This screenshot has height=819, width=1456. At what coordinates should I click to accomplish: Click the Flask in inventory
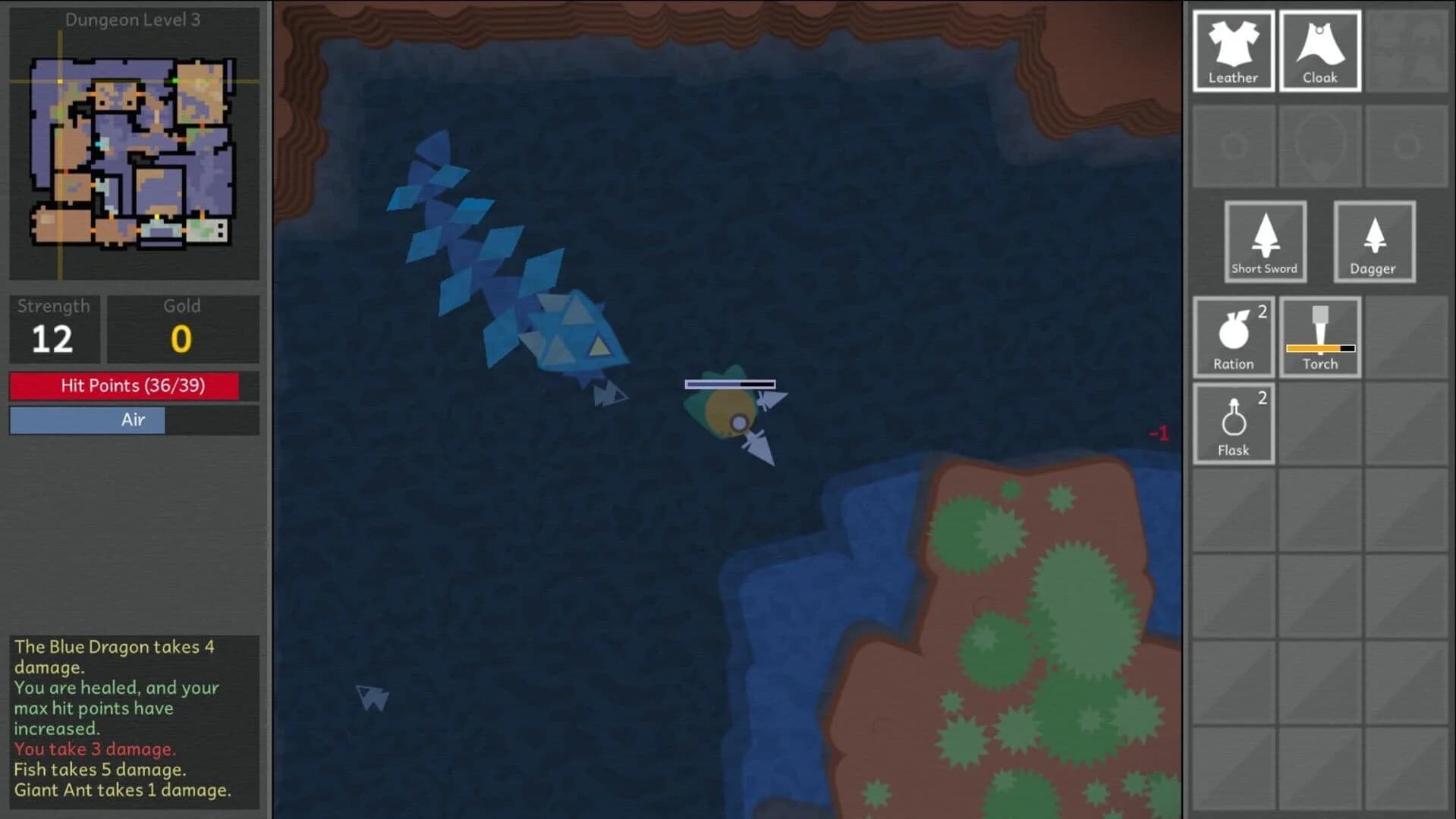[x=1233, y=423]
